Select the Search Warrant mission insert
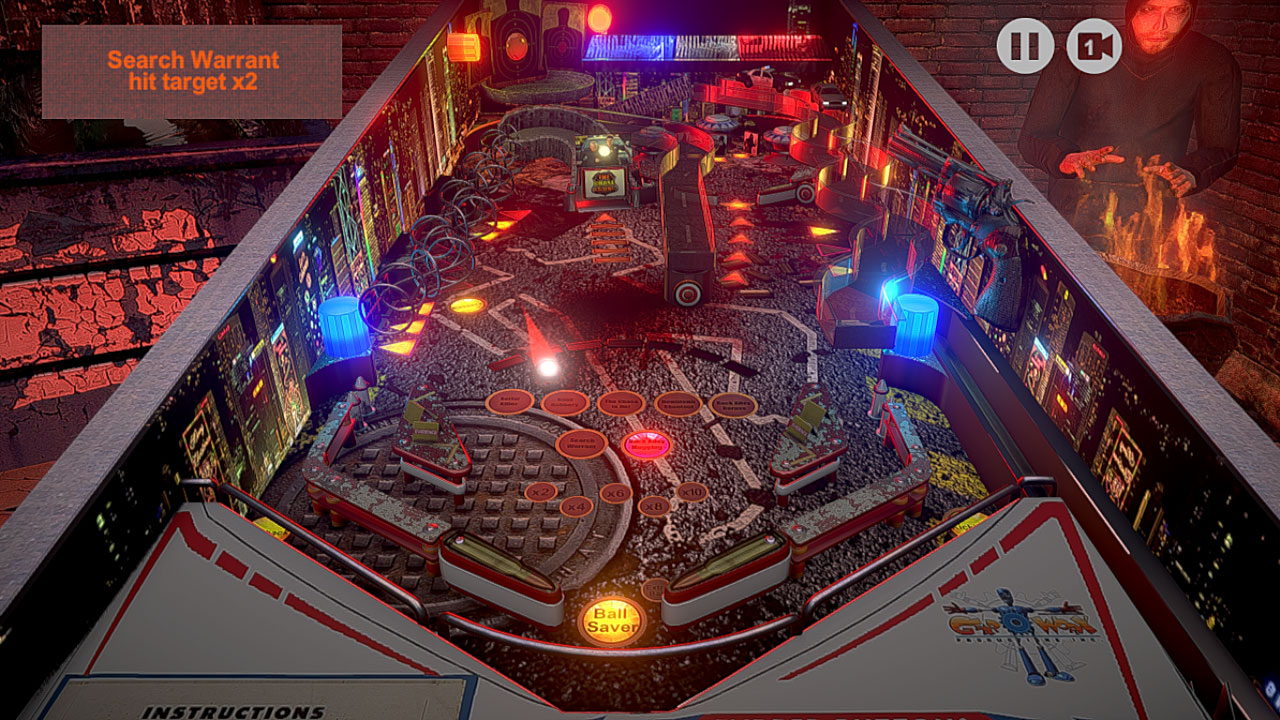Viewport: 1280px width, 720px height. [x=582, y=444]
